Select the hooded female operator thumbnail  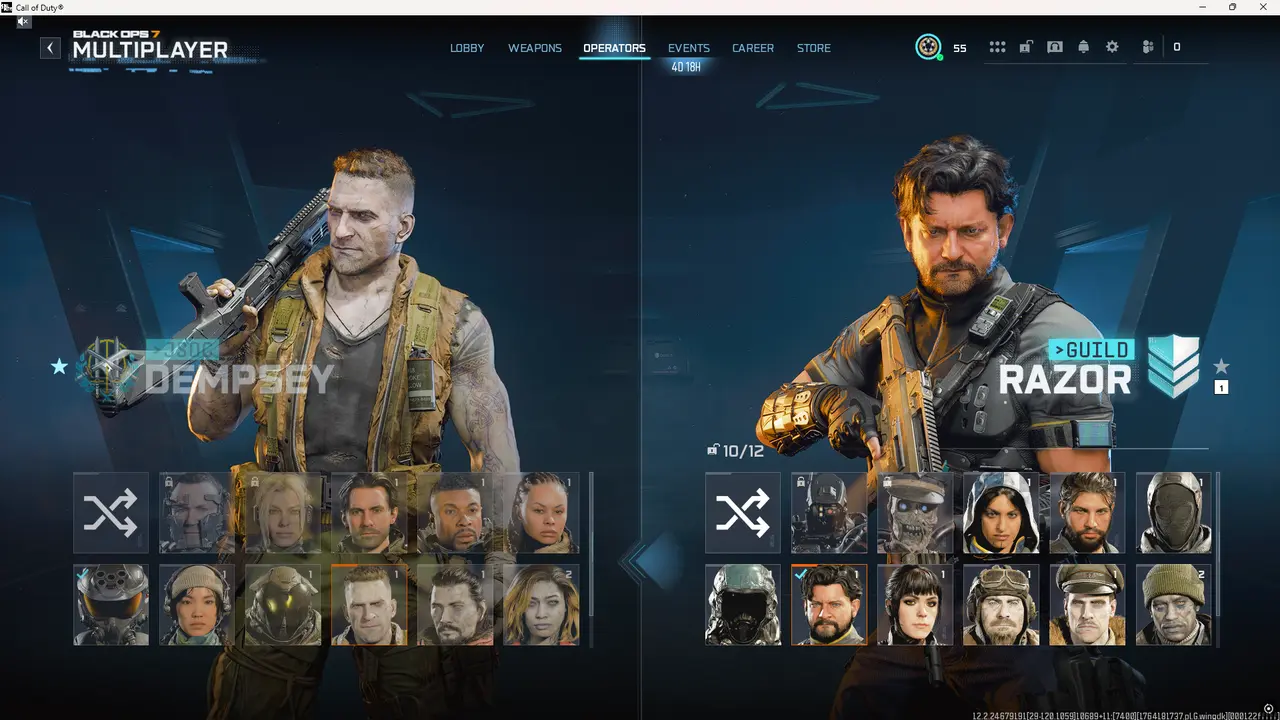pyautogui.click(x=1000, y=512)
